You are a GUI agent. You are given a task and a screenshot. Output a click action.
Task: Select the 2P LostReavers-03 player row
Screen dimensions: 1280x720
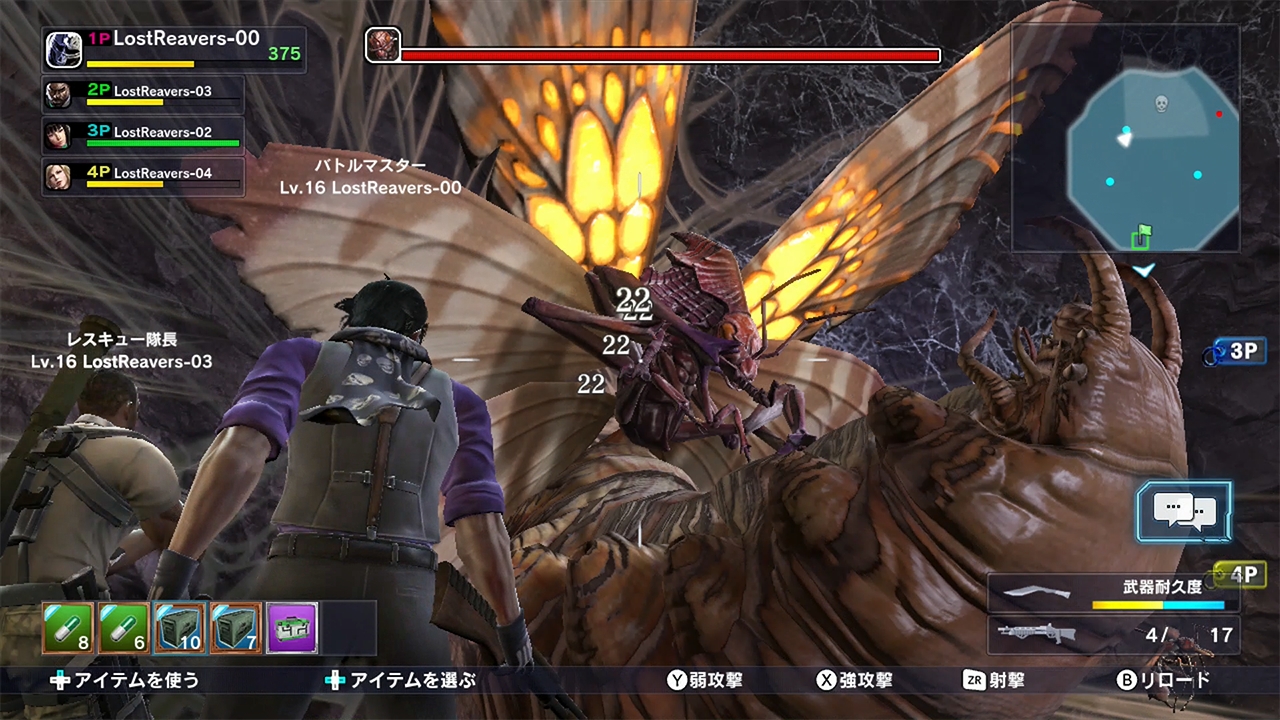click(x=144, y=94)
